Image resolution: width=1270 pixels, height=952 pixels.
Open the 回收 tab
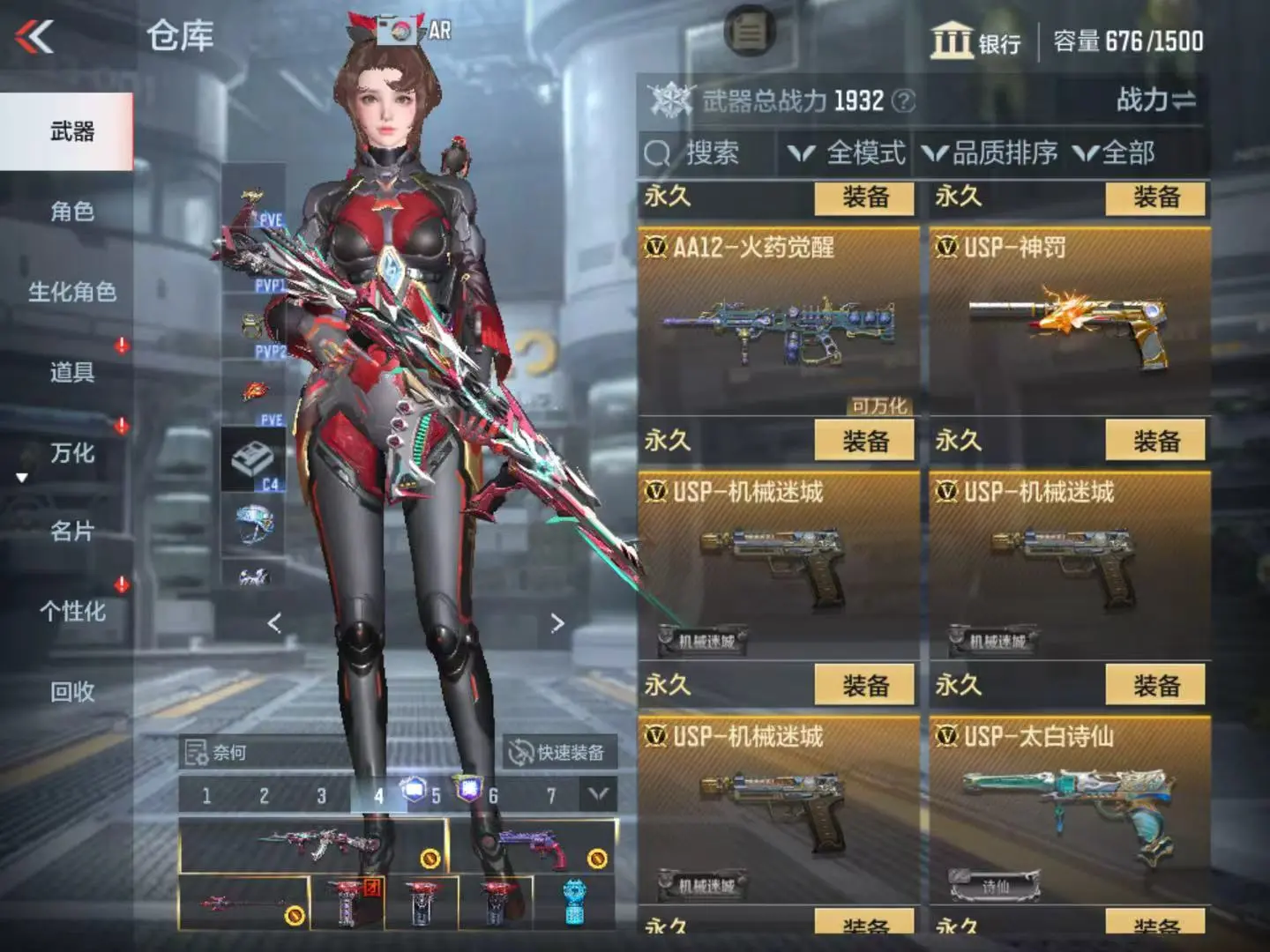[x=71, y=692]
